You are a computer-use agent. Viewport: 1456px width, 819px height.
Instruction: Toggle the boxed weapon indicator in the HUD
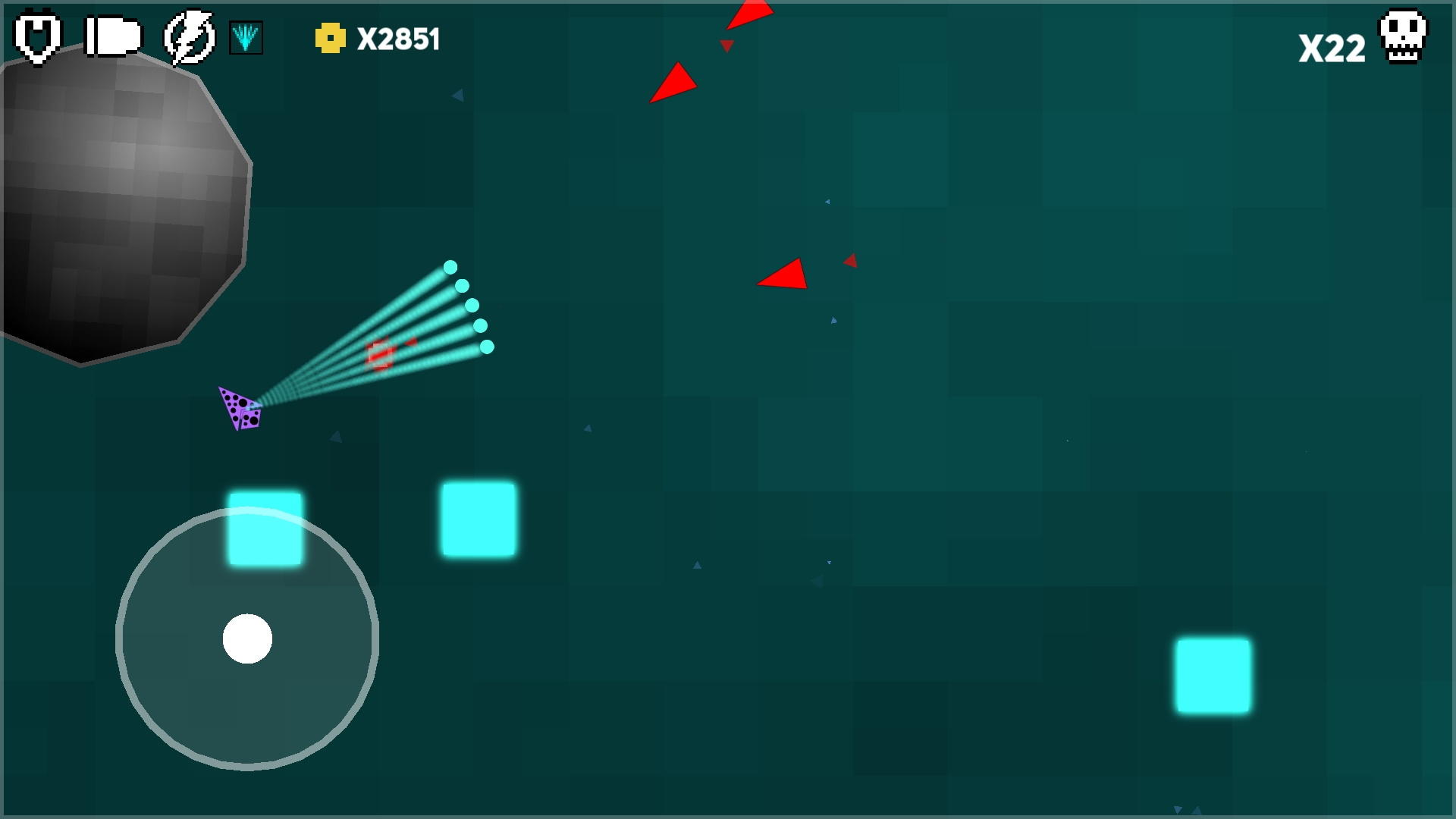[x=246, y=36]
